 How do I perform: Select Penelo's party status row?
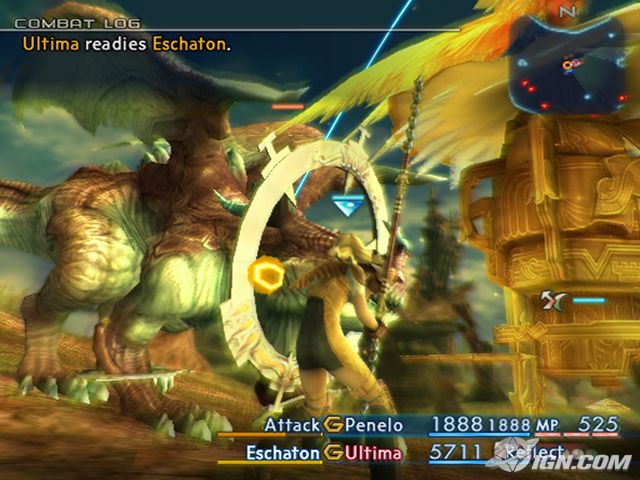(375, 425)
